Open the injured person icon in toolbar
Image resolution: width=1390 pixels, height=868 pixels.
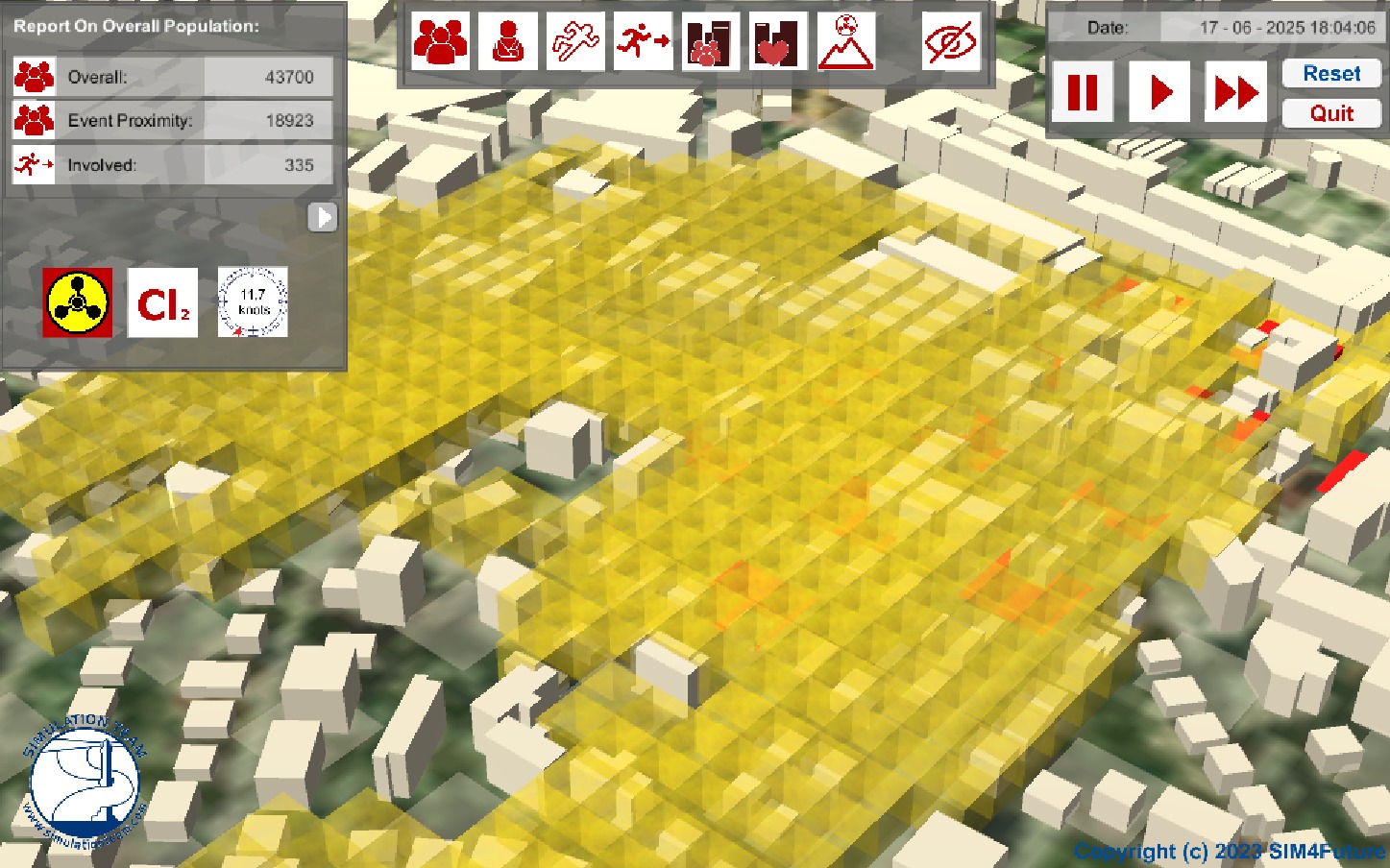click(x=508, y=41)
